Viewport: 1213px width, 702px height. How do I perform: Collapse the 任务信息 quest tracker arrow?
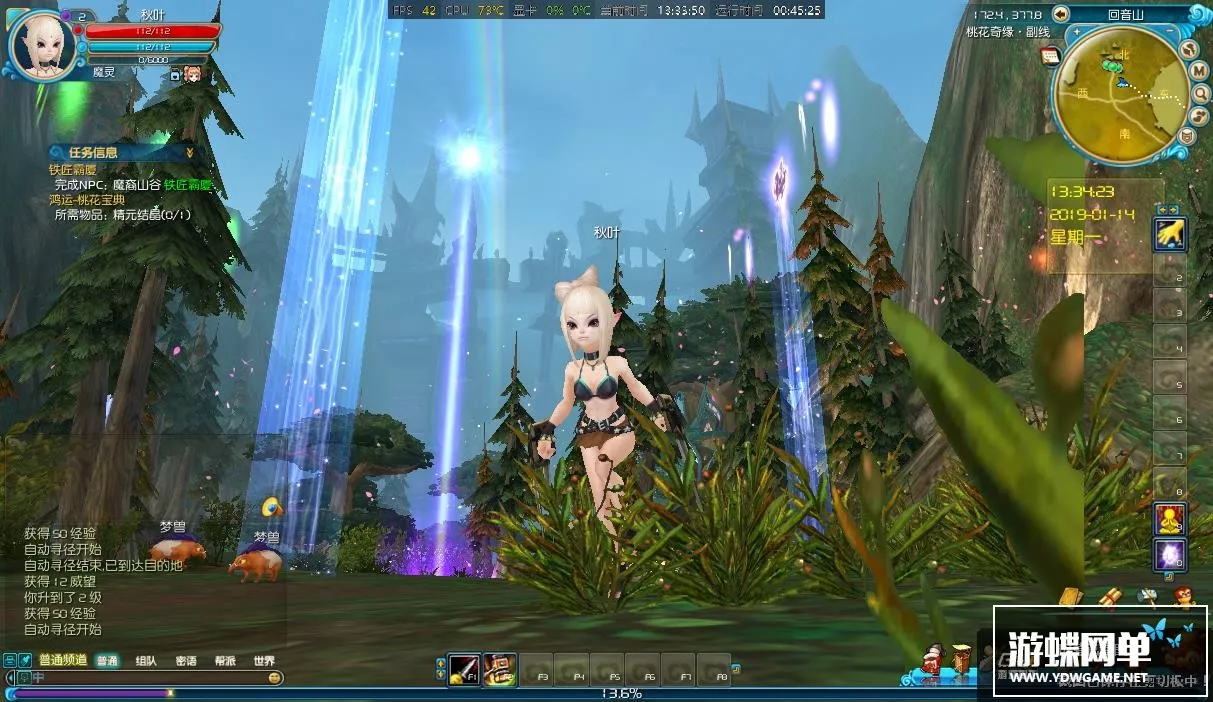tap(189, 153)
